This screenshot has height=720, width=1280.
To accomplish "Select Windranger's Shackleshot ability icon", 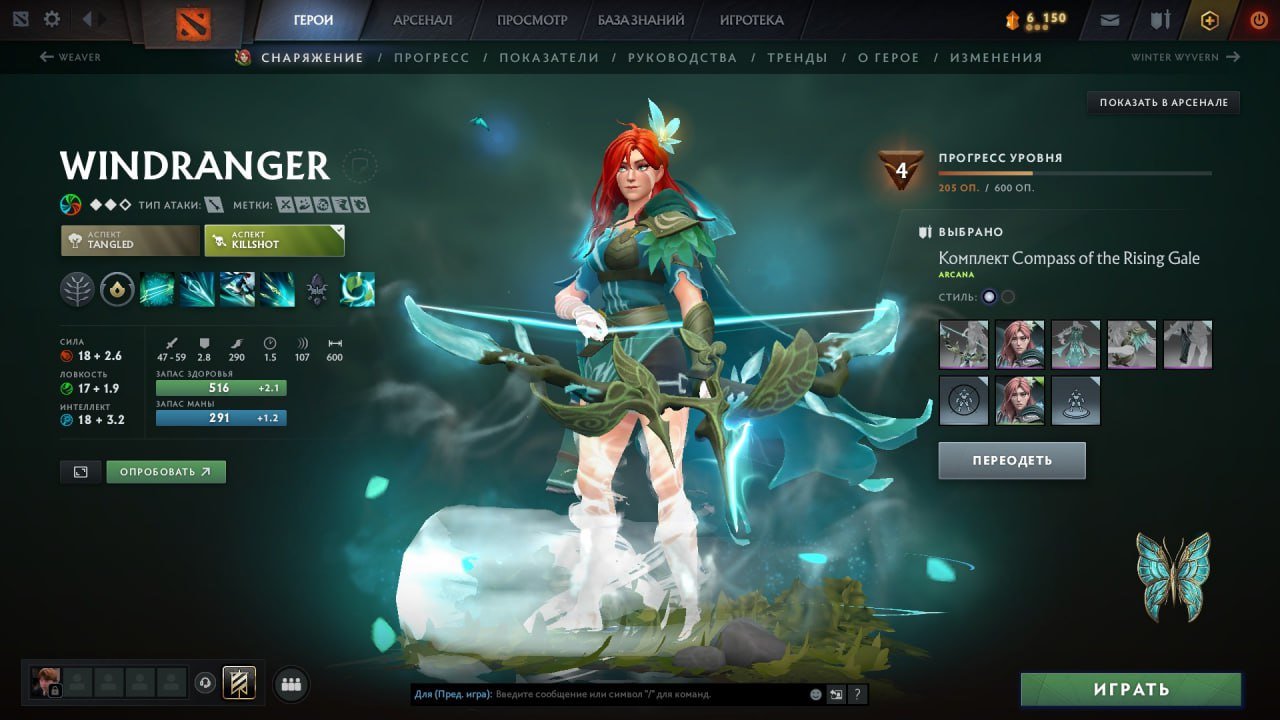I will pos(157,288).
